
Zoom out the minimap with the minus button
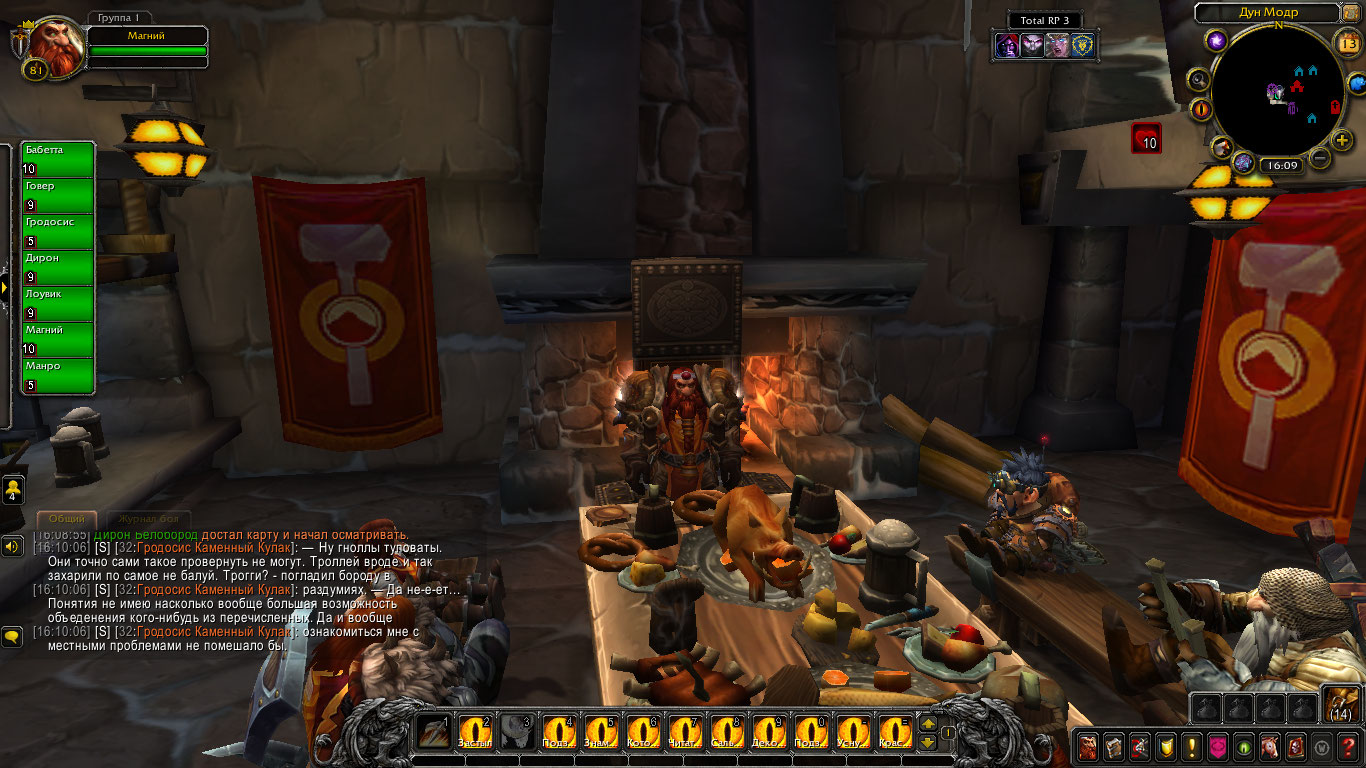click(1320, 158)
